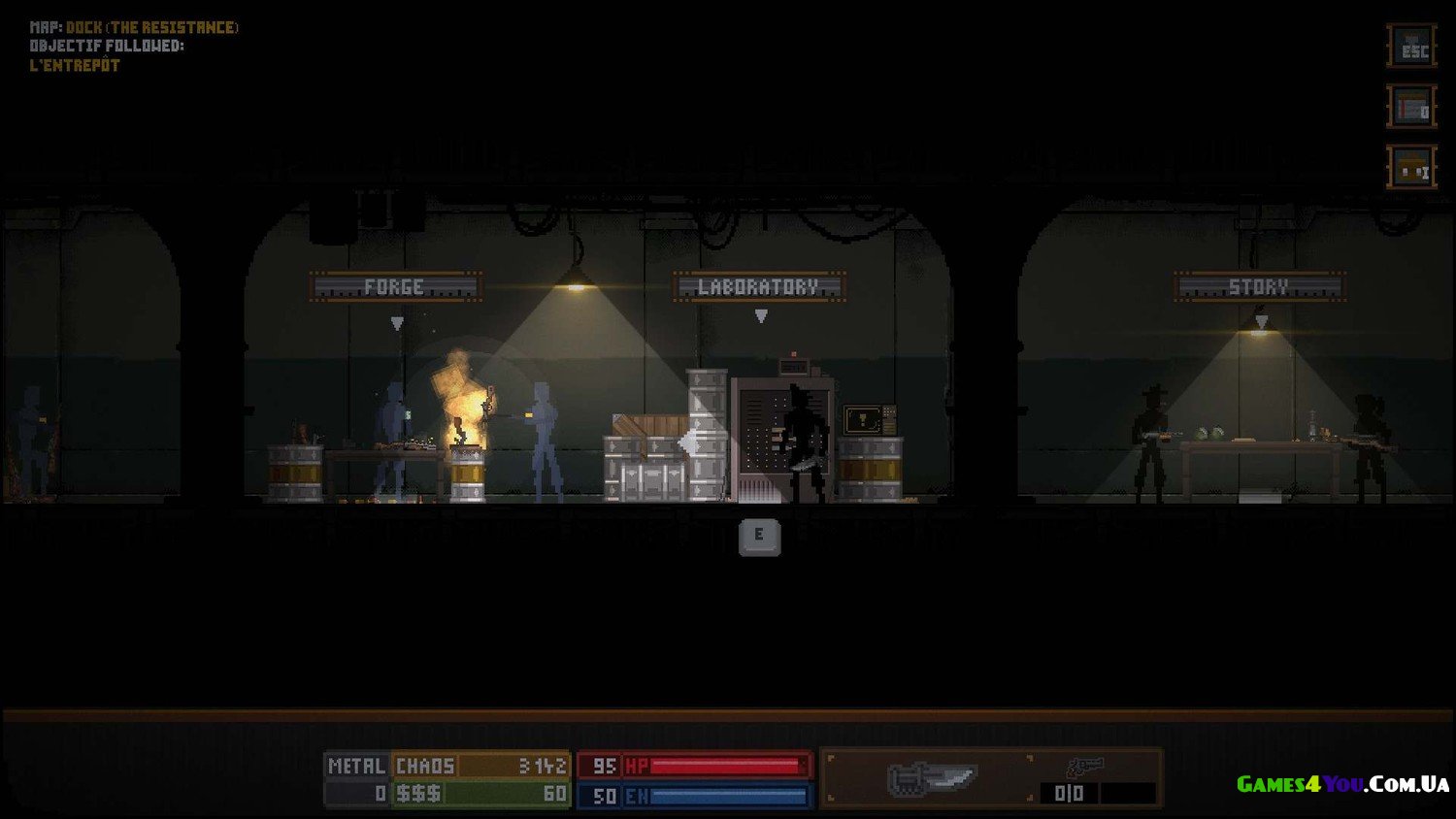Open the inventory chest icon
The image size is (1456, 819).
(x=1411, y=168)
